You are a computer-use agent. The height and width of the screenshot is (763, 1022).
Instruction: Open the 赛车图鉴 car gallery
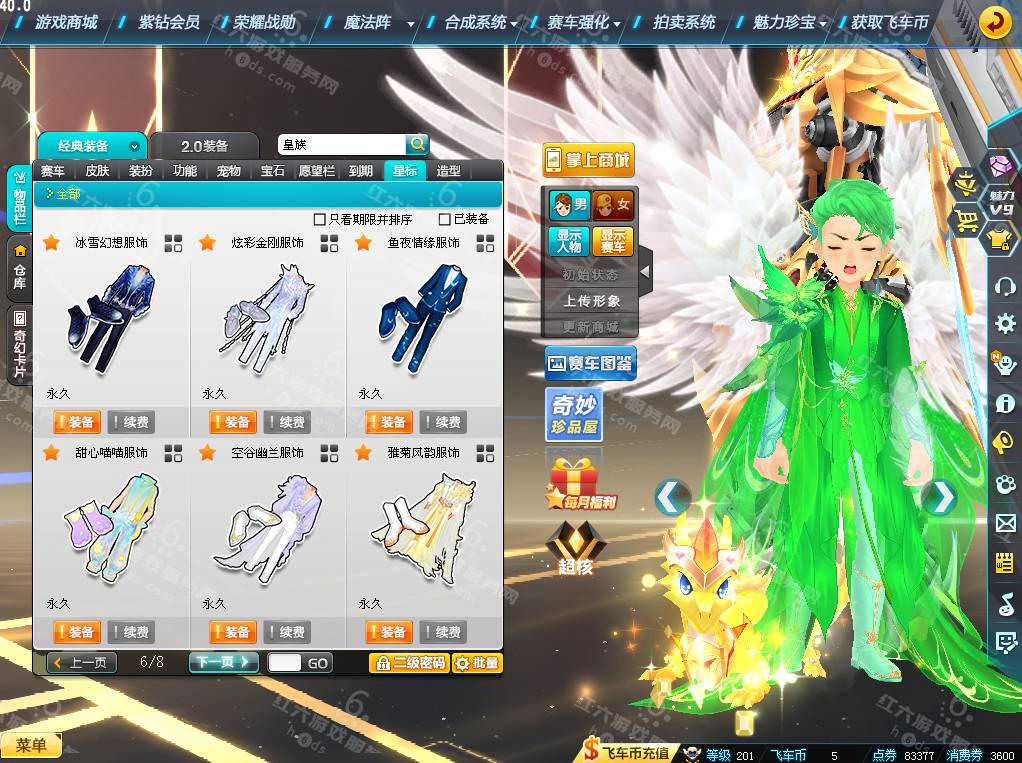pyautogui.click(x=590, y=365)
